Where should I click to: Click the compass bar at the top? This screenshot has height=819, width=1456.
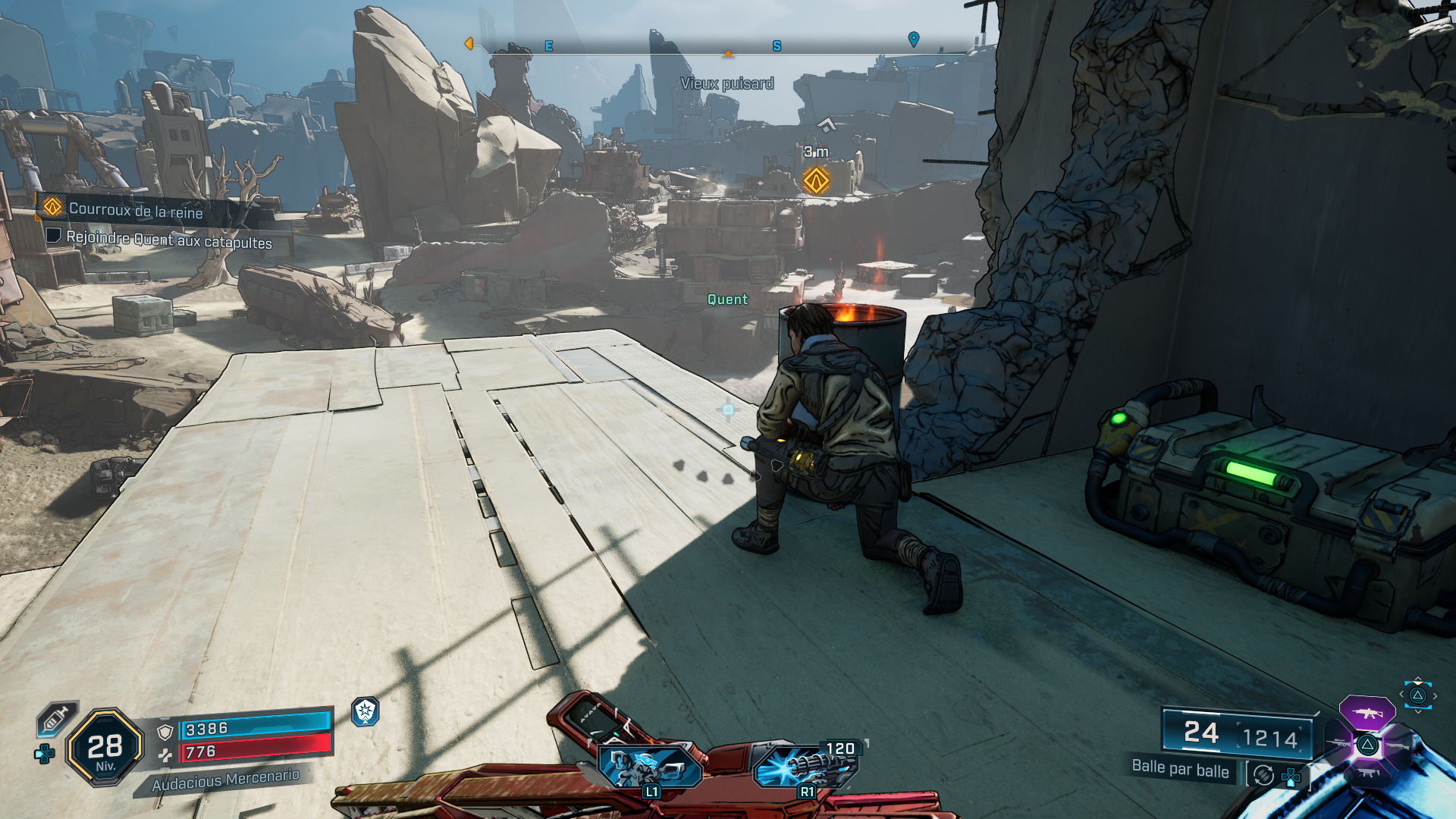pos(690,47)
